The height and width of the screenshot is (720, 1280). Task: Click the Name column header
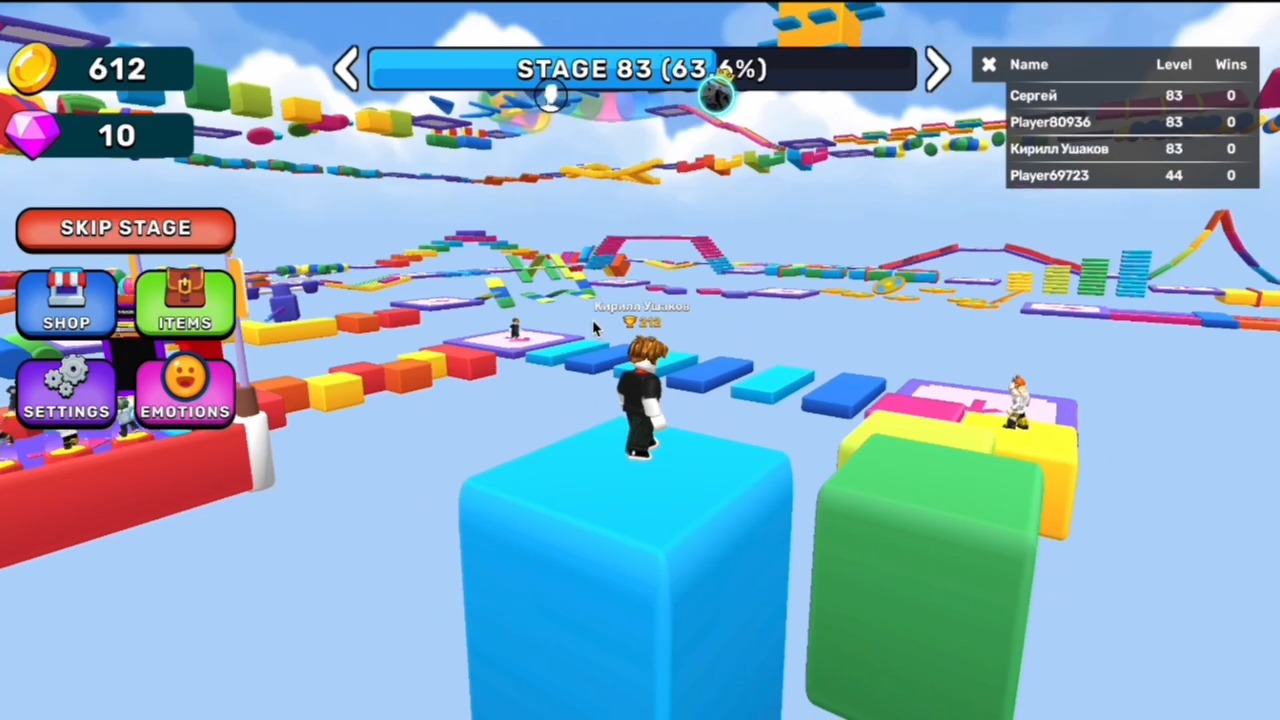[1029, 64]
